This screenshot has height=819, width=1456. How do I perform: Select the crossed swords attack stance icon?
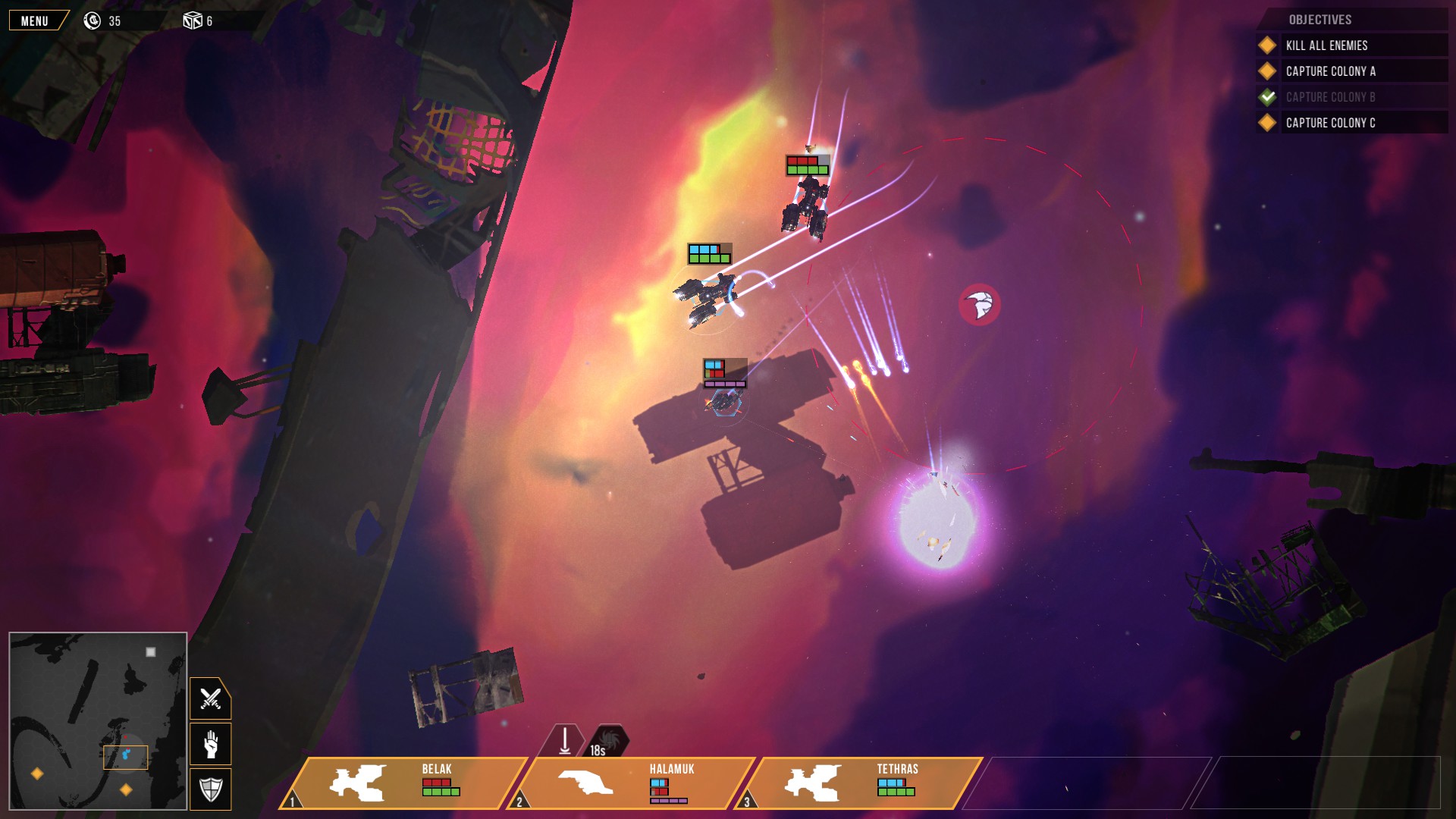coord(211,699)
